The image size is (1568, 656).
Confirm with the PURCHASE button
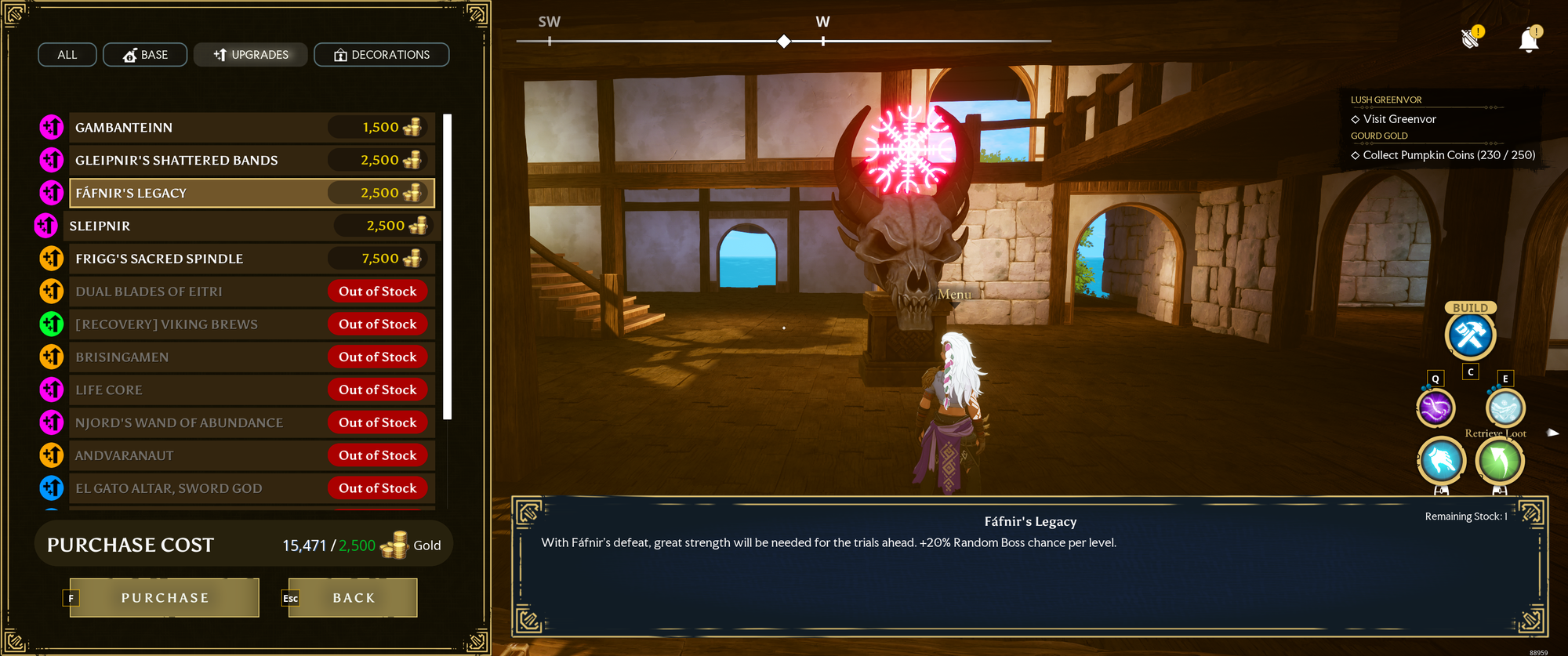[165, 598]
